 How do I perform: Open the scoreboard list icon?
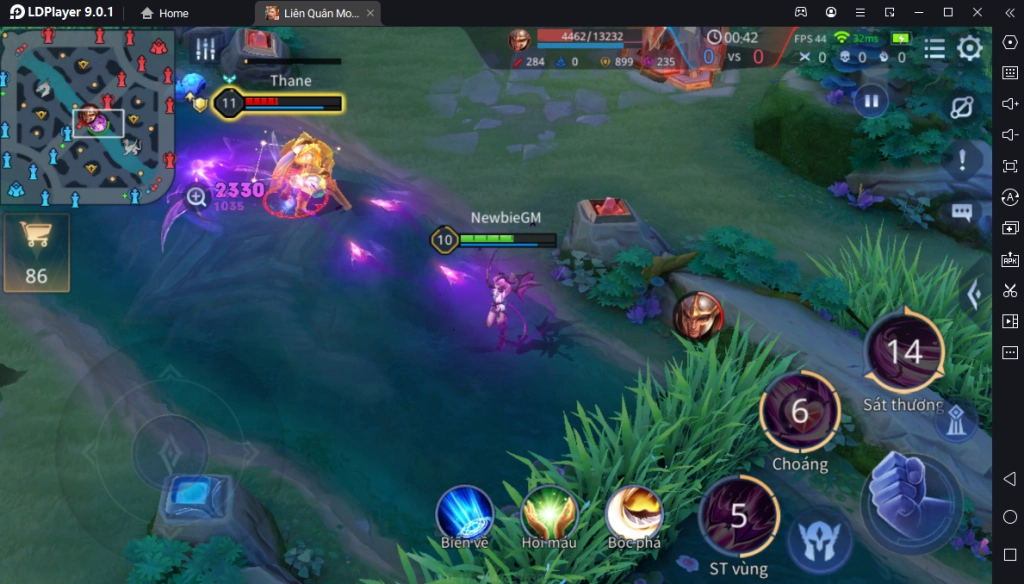tap(934, 49)
